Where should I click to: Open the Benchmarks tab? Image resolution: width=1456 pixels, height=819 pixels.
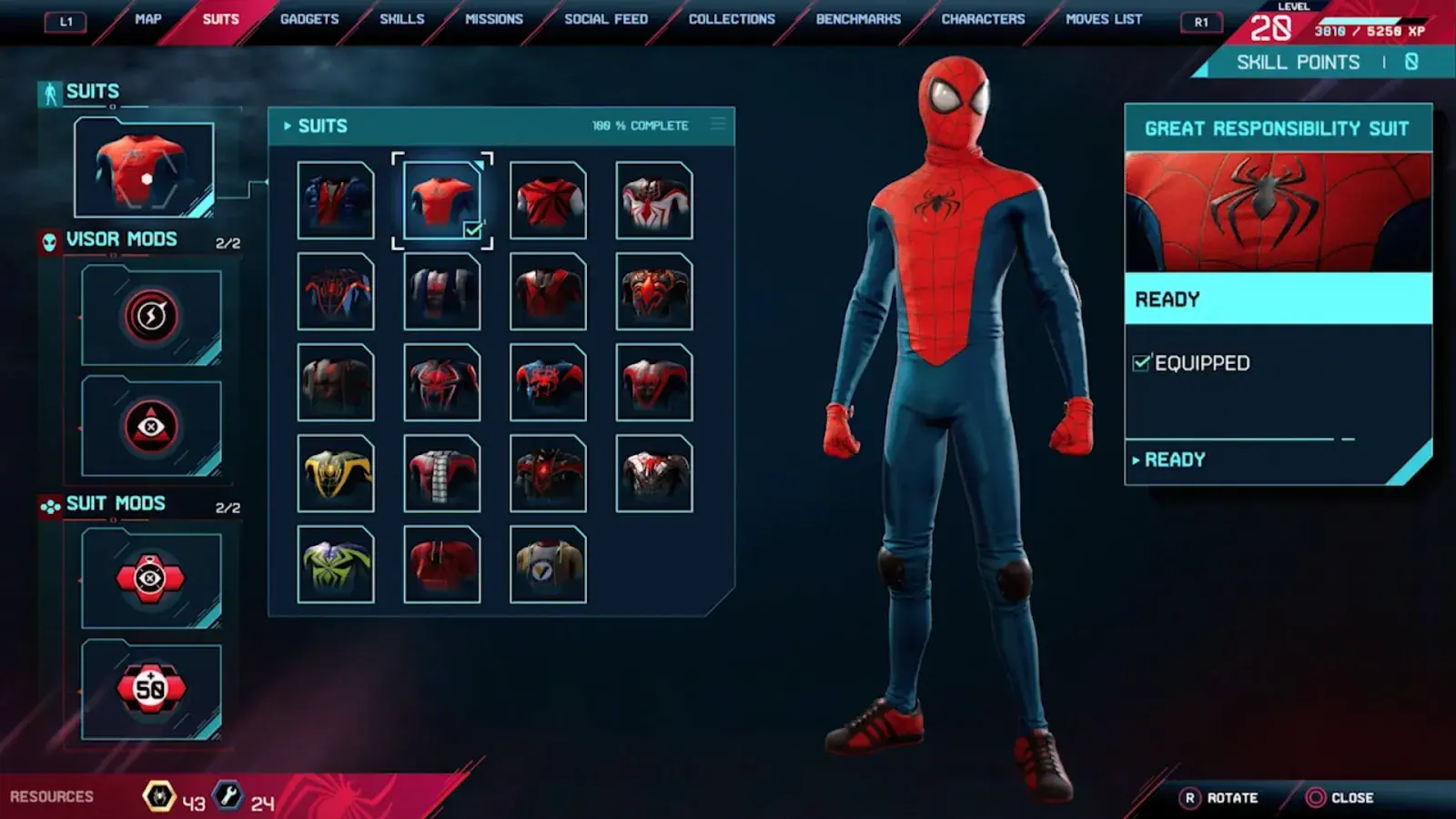coord(858,19)
